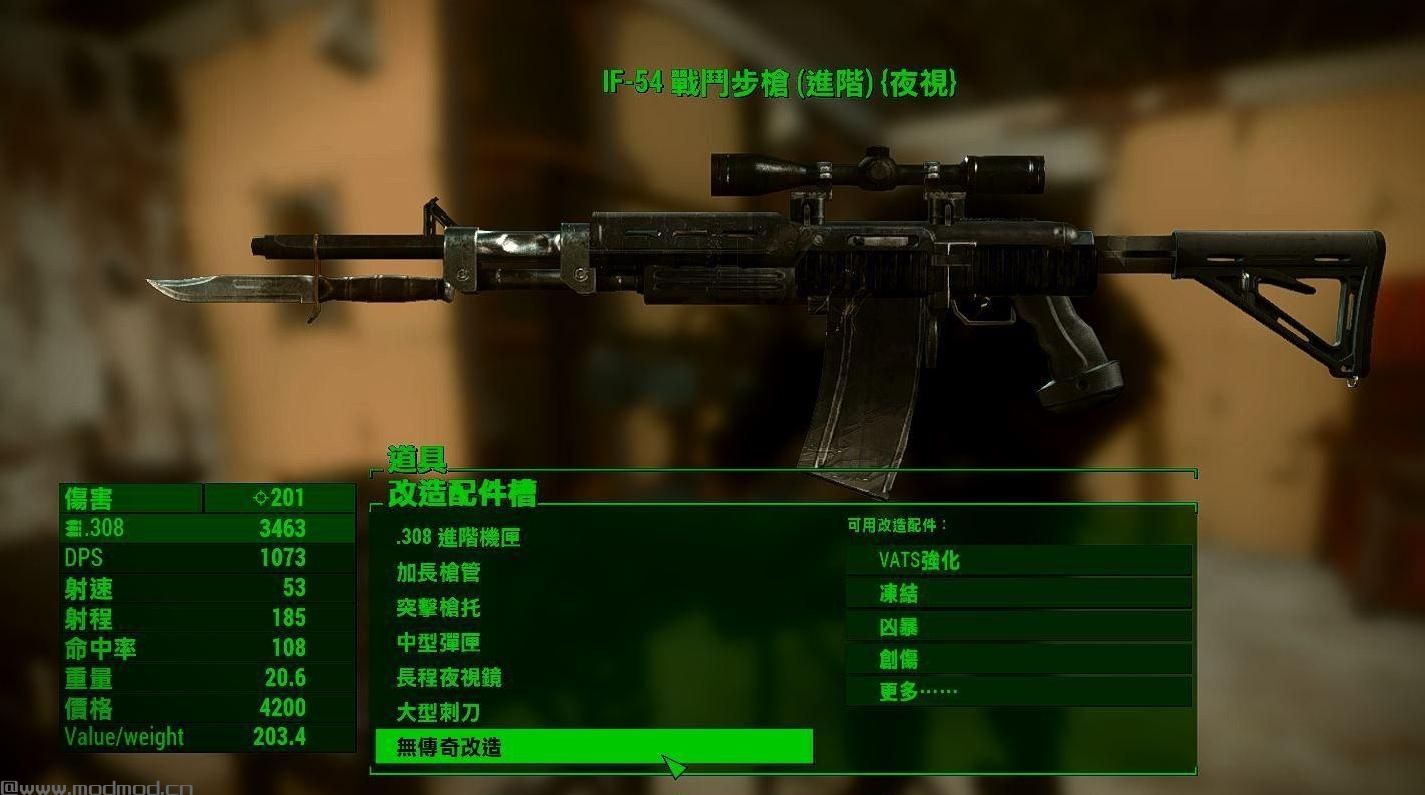Choose the 加長槍管 barrel slot

pyautogui.click(x=438, y=573)
